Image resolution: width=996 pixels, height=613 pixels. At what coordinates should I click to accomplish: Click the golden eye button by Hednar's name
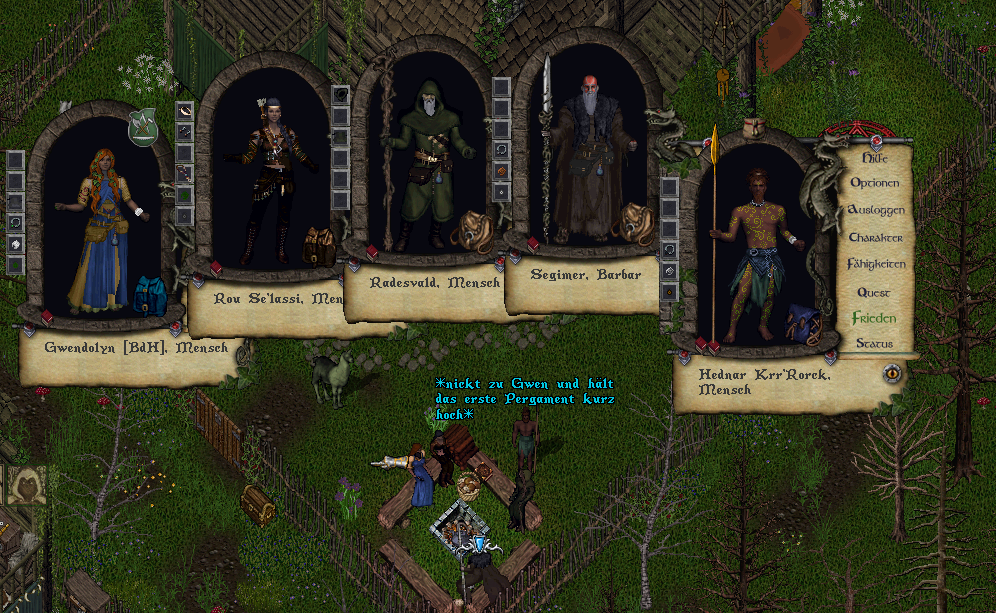[893, 373]
